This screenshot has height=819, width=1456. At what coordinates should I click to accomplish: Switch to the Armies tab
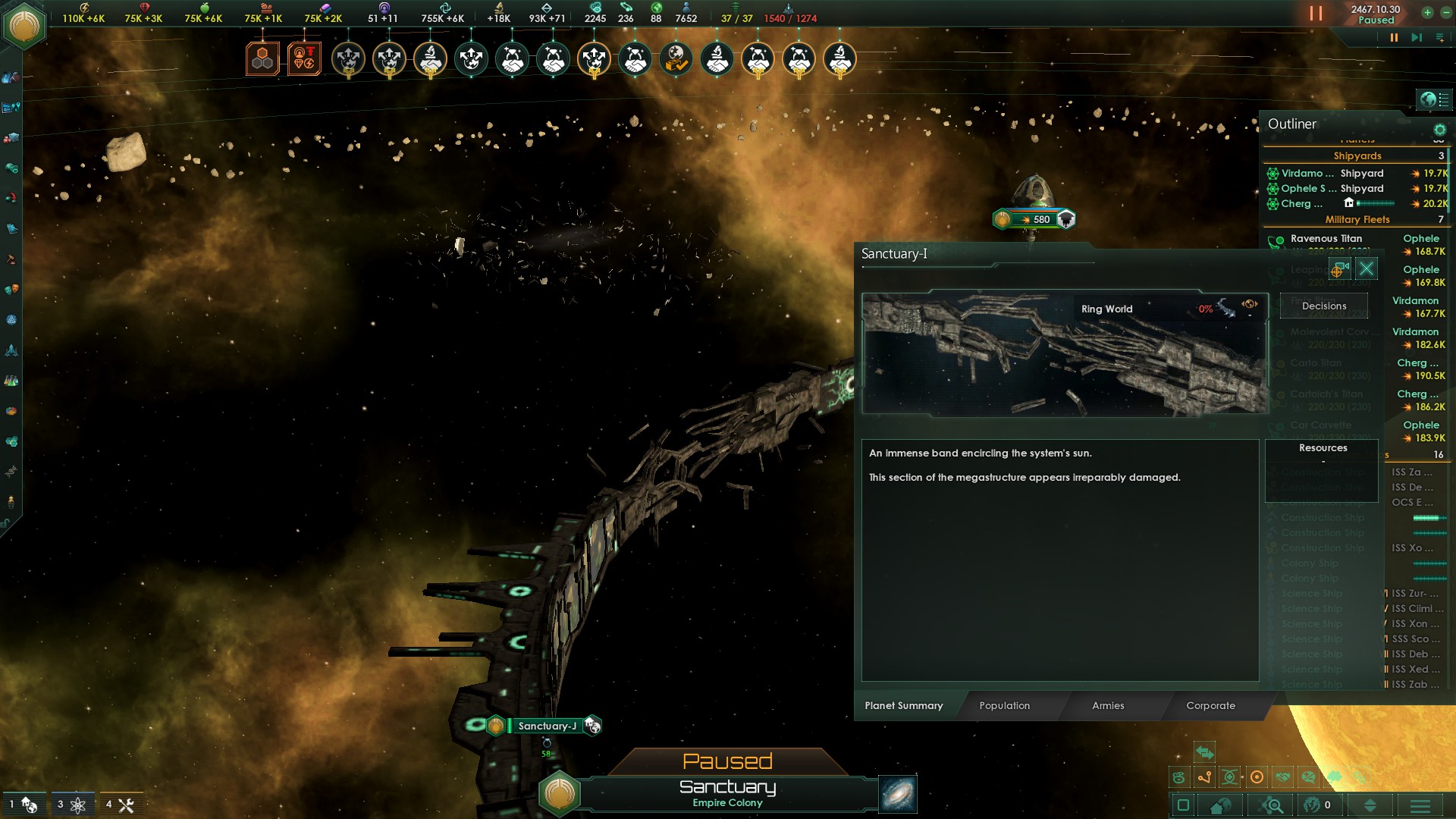click(1108, 705)
